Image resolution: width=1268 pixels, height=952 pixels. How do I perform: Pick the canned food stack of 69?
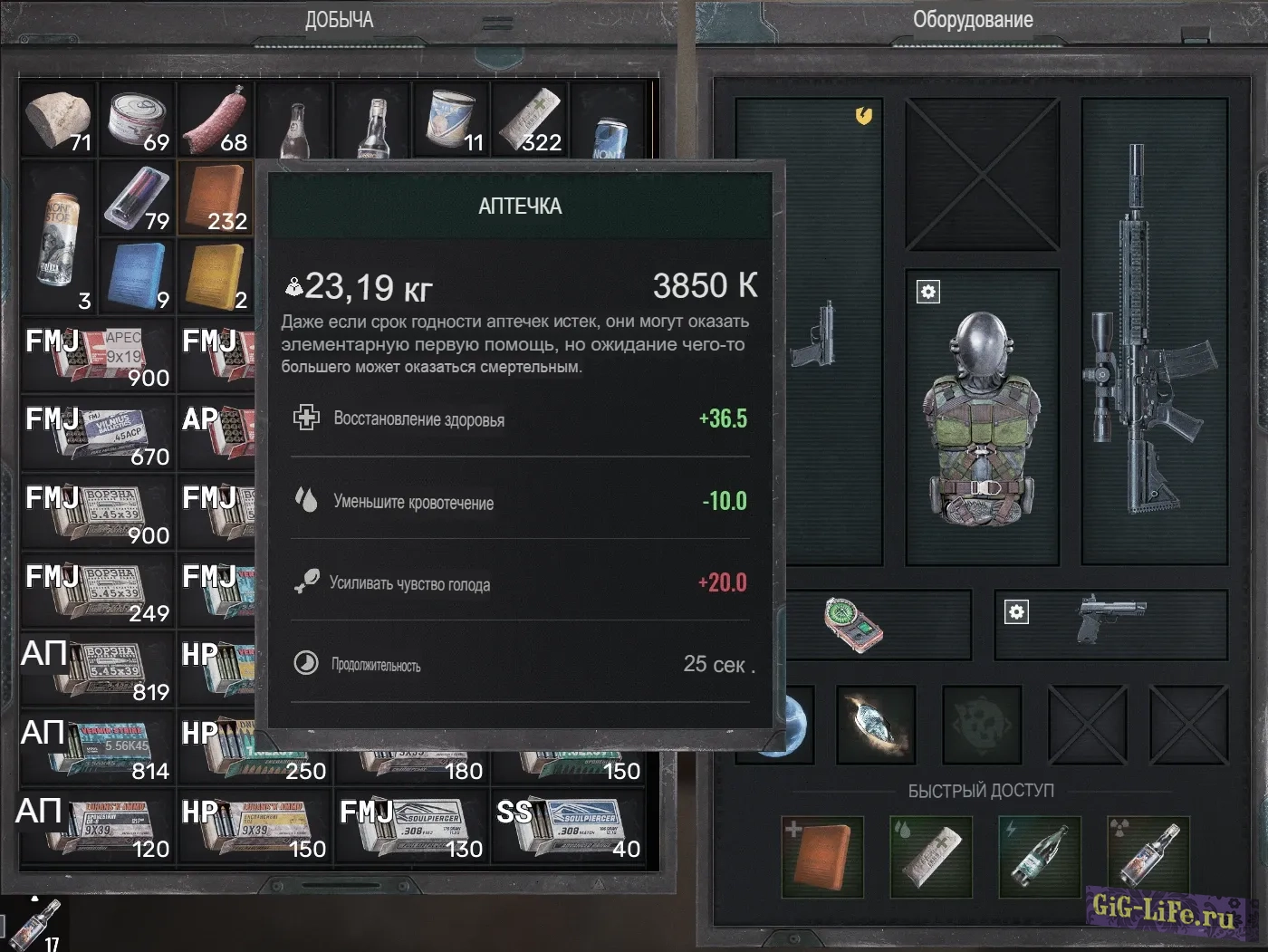tap(137, 120)
